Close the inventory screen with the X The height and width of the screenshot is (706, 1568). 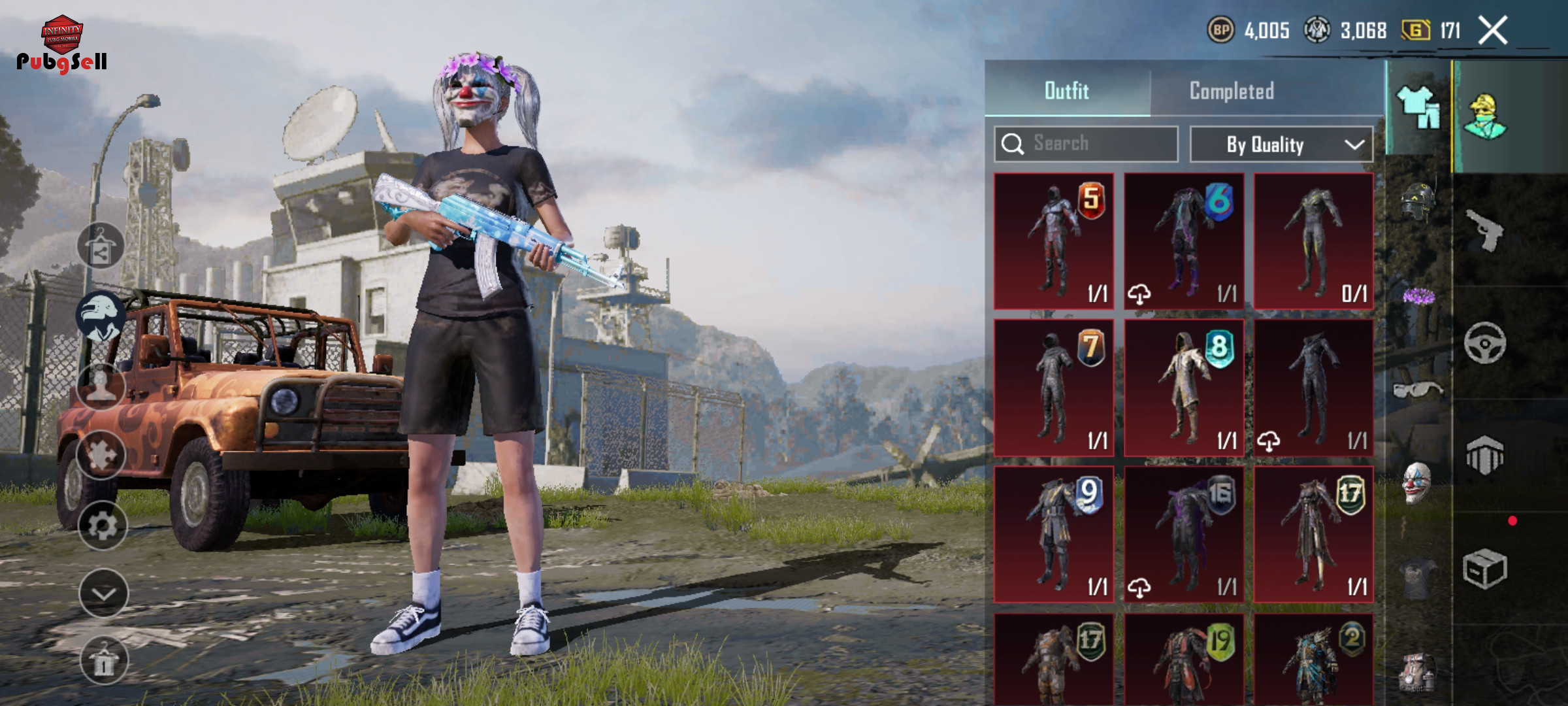(1493, 31)
